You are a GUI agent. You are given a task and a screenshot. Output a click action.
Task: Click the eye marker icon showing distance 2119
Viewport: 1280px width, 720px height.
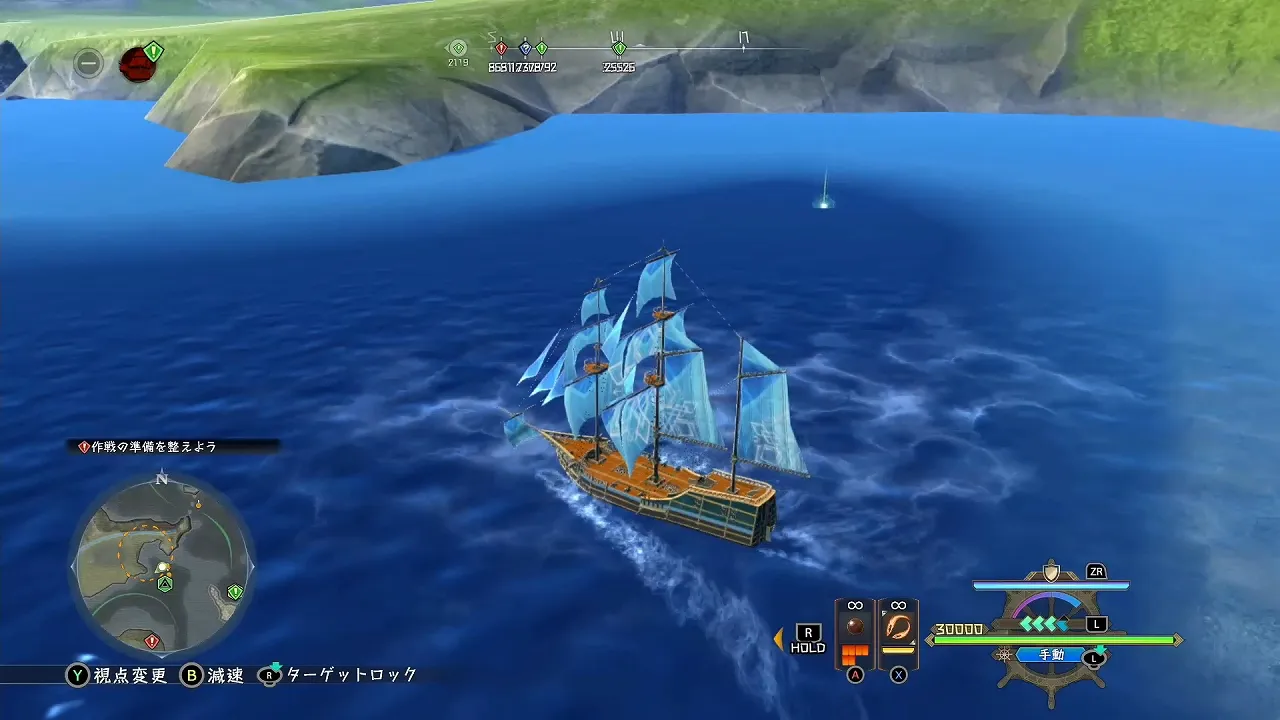click(457, 47)
